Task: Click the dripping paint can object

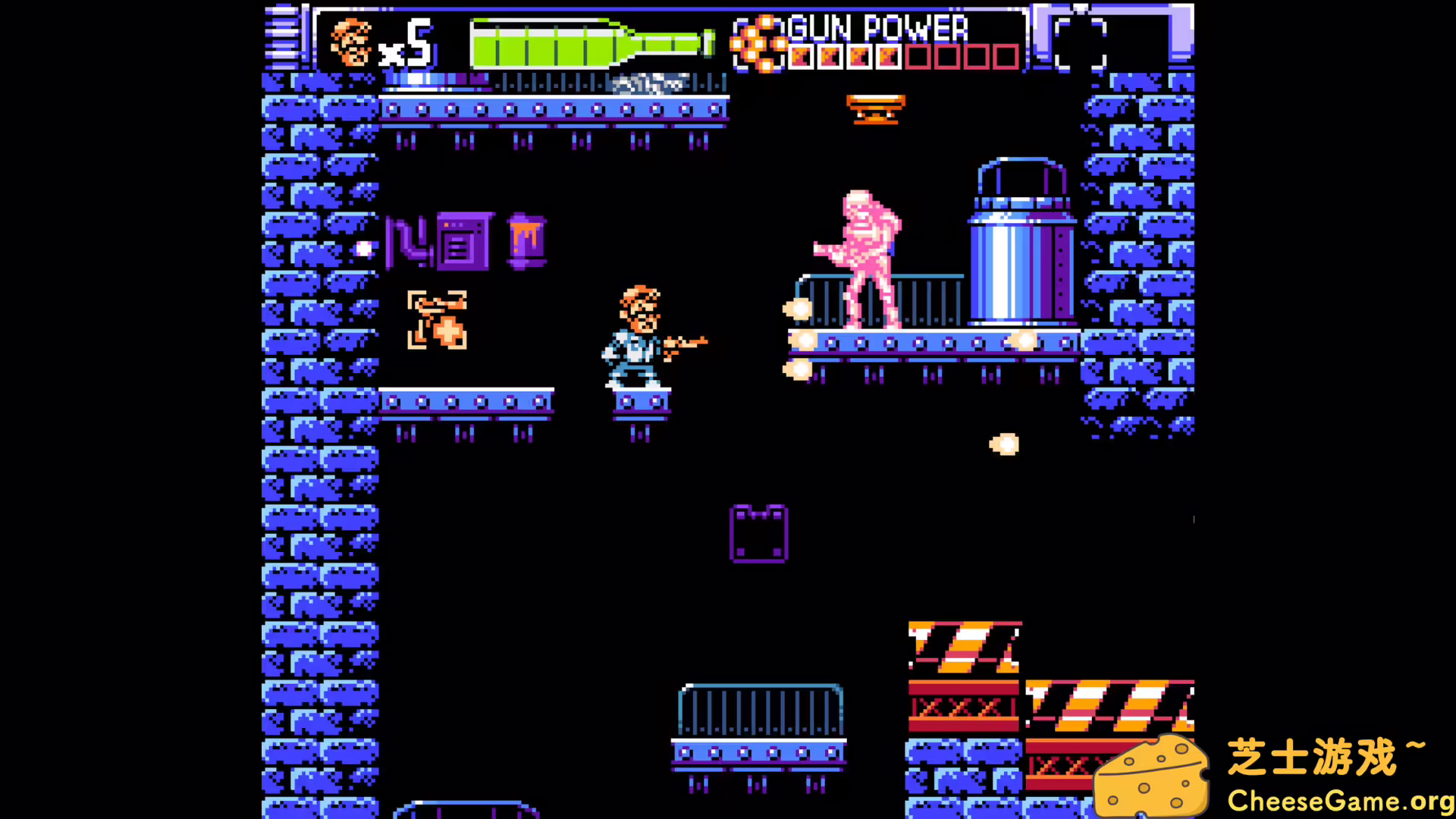Action: (x=526, y=239)
